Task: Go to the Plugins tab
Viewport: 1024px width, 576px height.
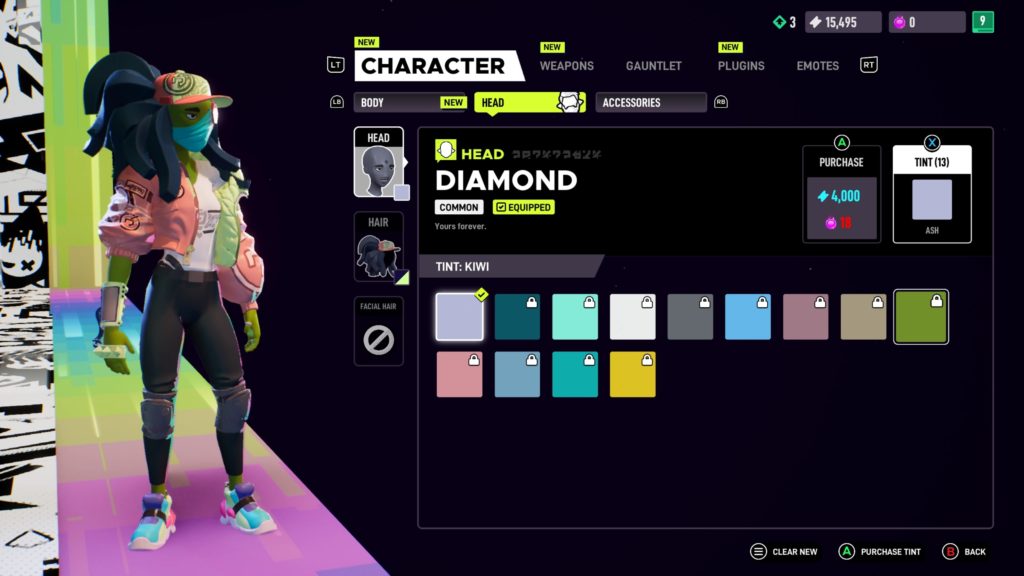Action: point(740,66)
